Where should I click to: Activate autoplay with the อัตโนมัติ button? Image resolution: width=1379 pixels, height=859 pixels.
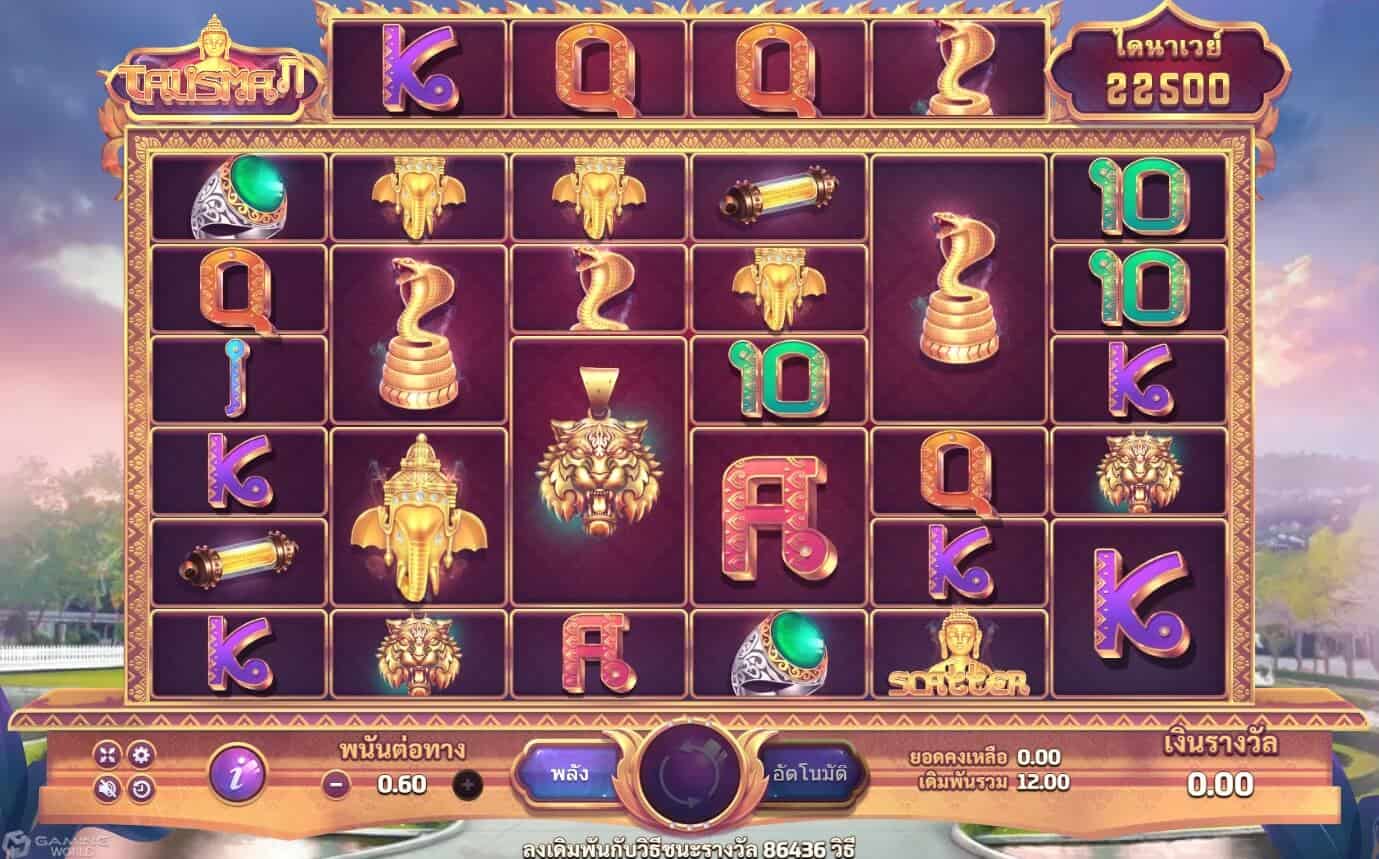(810, 772)
